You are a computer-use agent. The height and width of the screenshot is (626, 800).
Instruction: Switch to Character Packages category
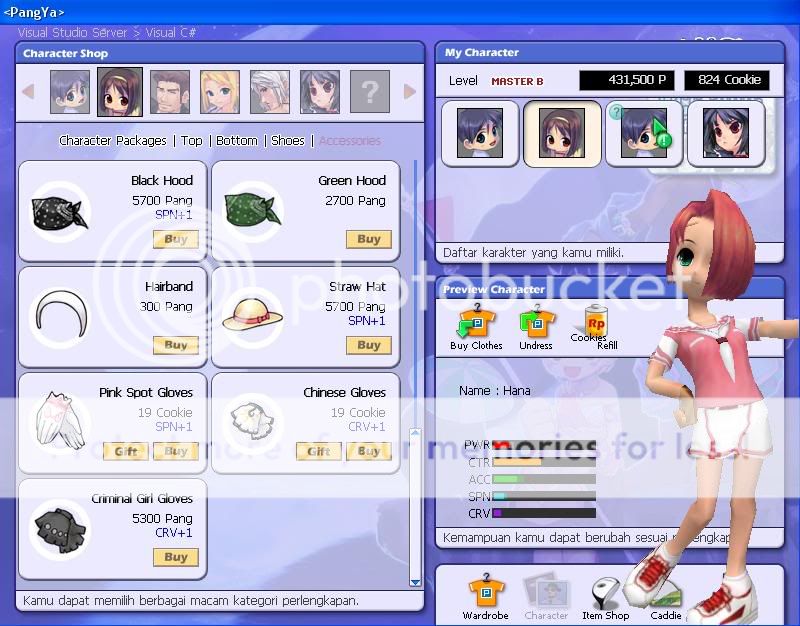click(x=113, y=141)
